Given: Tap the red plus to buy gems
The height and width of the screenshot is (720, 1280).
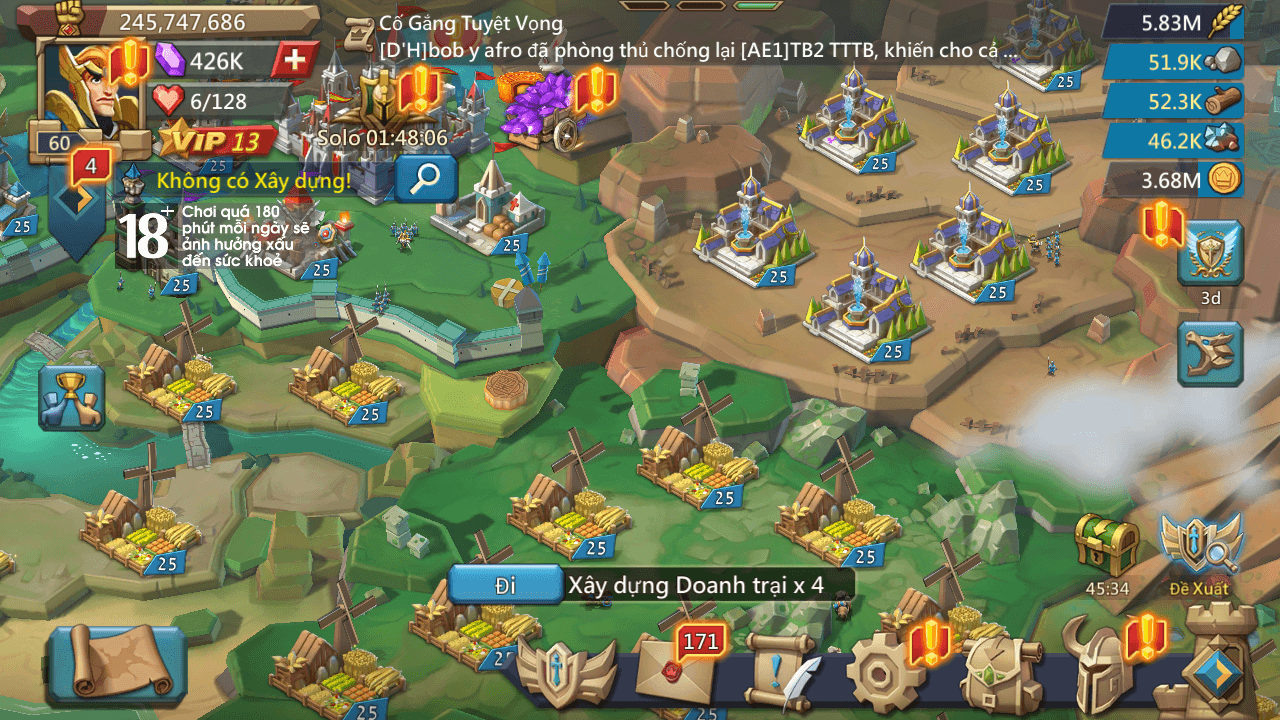Looking at the screenshot, I should [295, 60].
